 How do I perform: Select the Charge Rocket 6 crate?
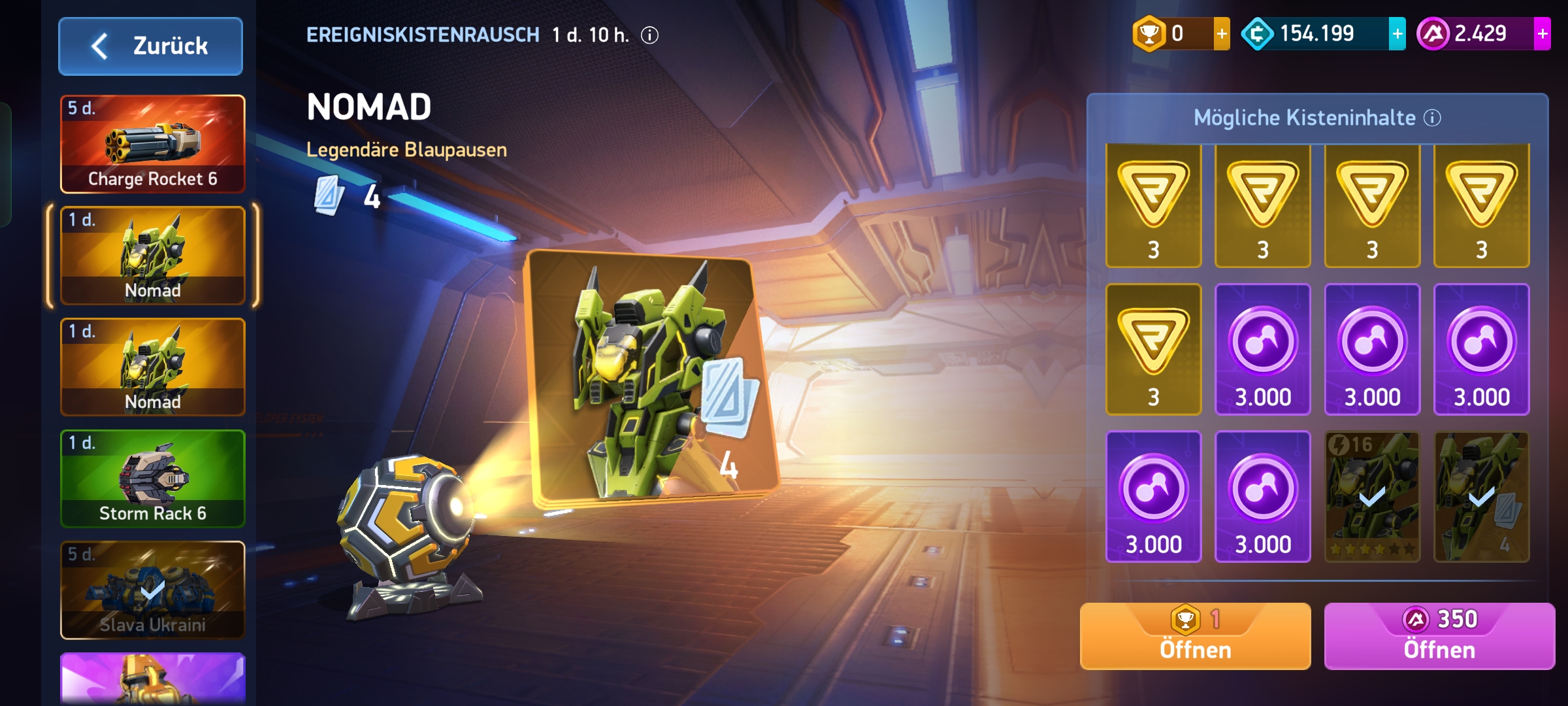coord(153,144)
